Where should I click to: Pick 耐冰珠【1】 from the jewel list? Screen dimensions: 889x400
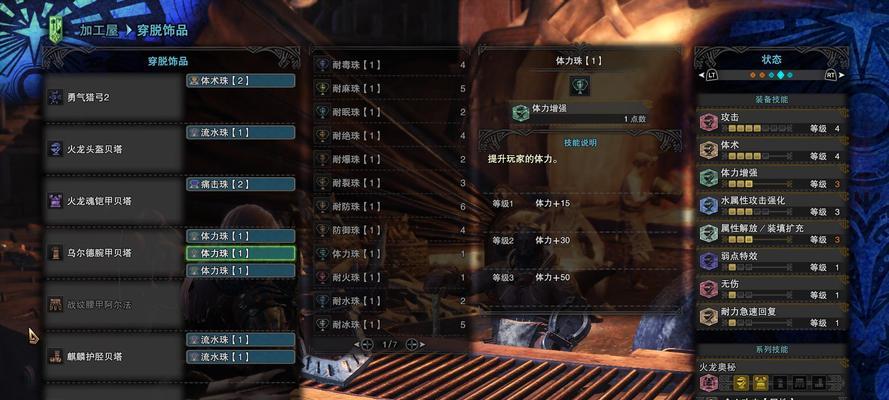point(390,324)
